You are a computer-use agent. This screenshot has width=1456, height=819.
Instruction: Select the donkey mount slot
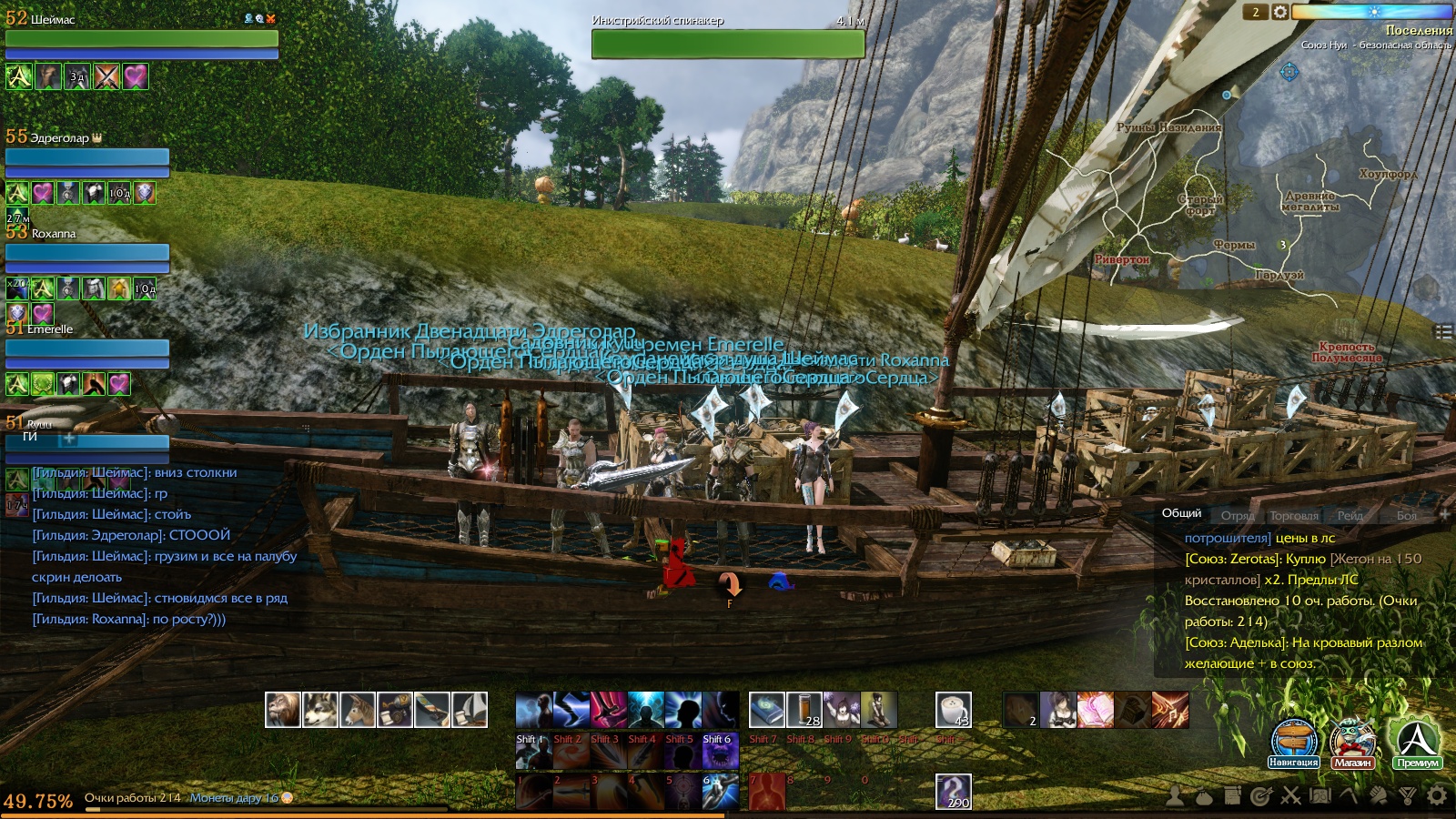click(358, 710)
